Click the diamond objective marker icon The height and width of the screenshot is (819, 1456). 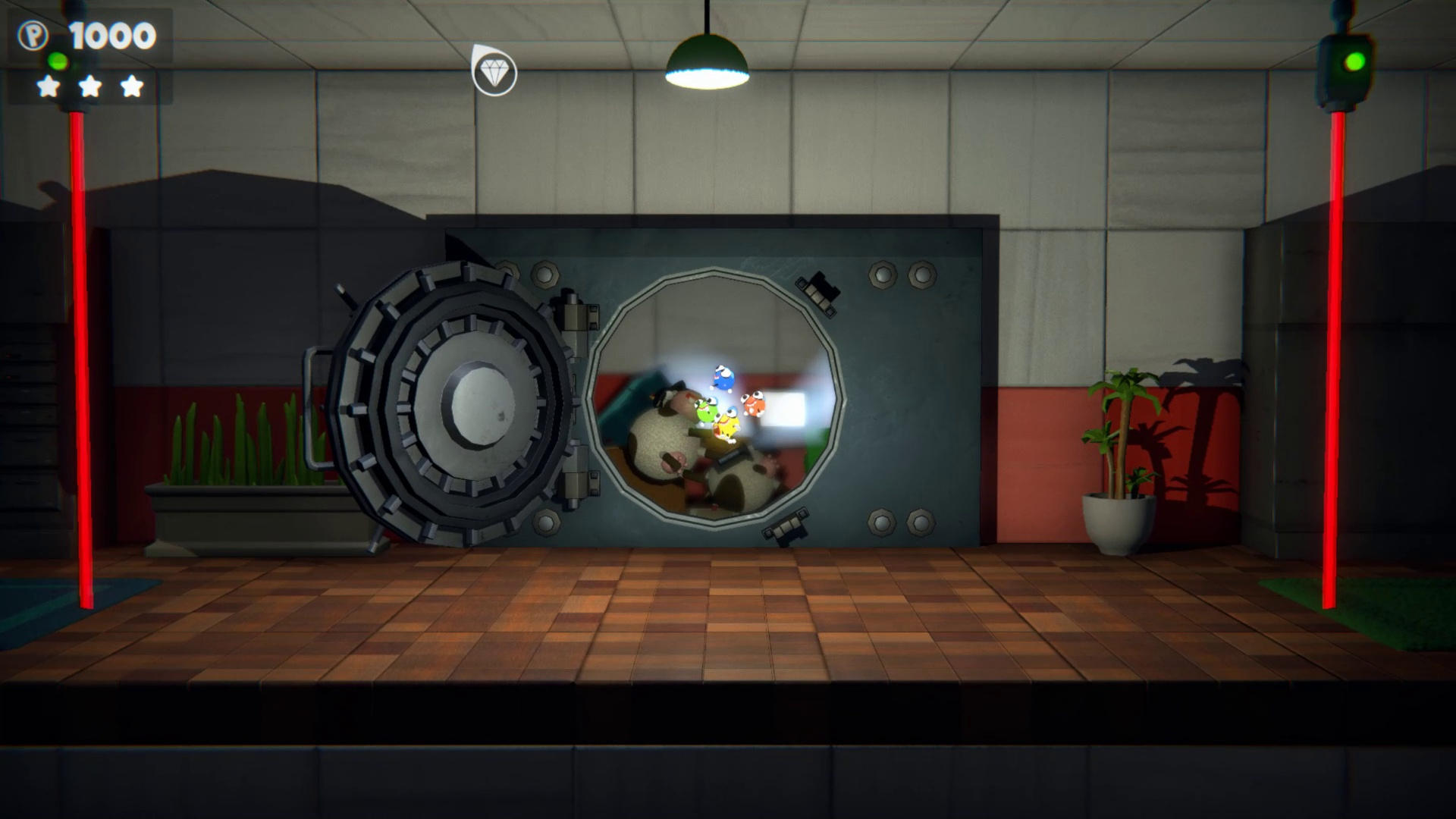pyautogui.click(x=494, y=73)
